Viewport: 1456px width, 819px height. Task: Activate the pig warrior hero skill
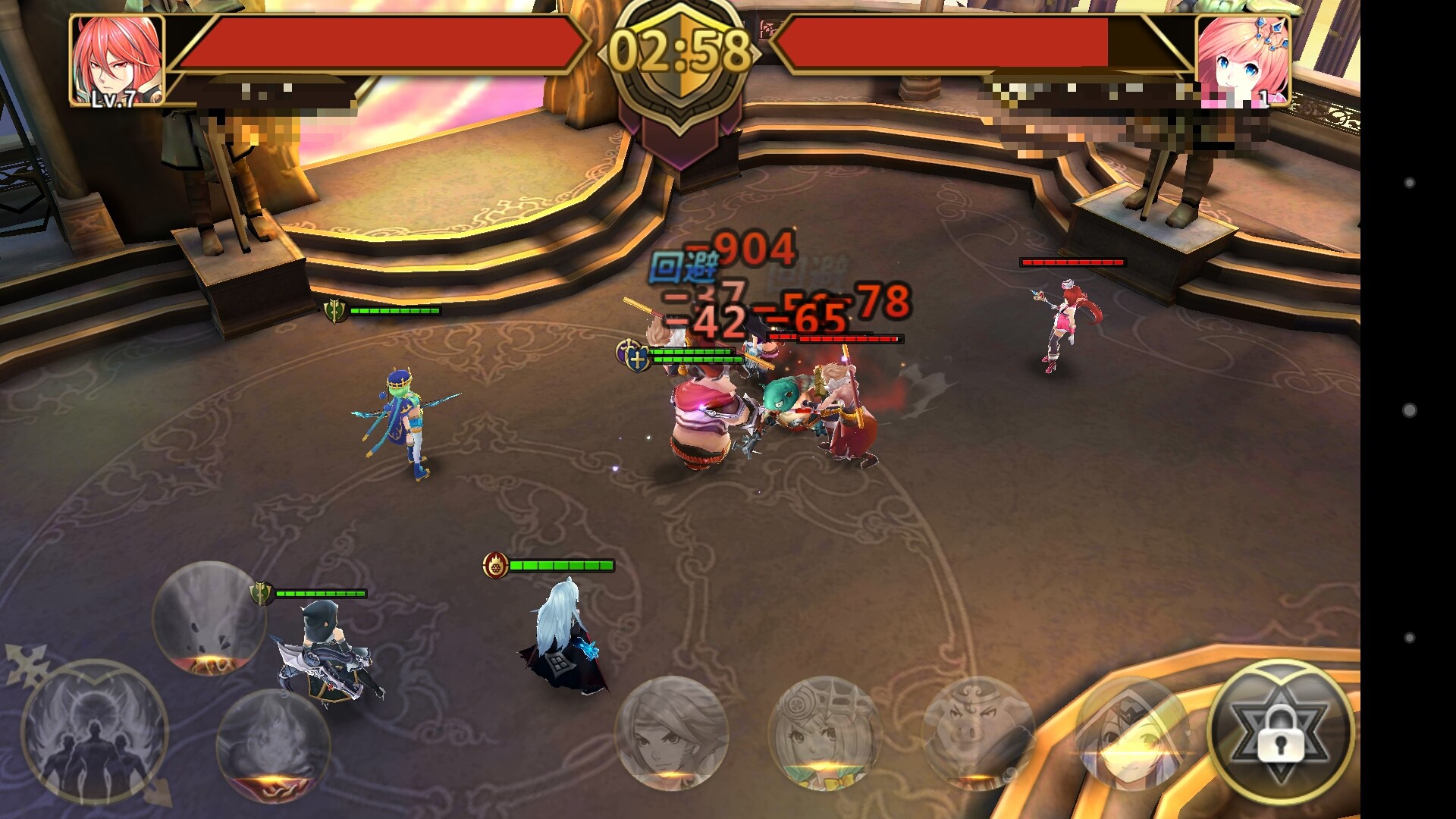(x=978, y=733)
